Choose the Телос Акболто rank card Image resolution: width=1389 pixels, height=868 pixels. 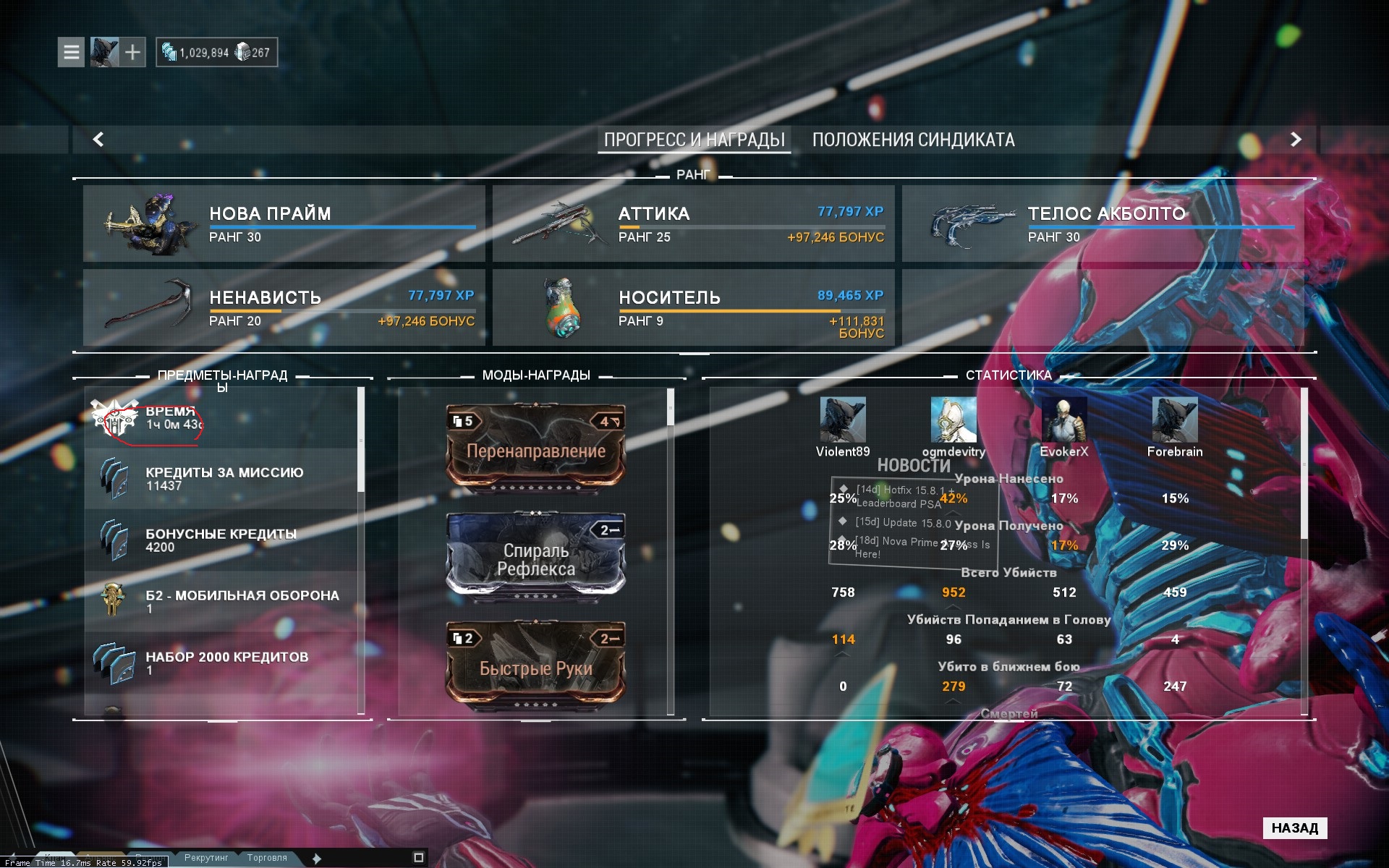(x=1103, y=224)
